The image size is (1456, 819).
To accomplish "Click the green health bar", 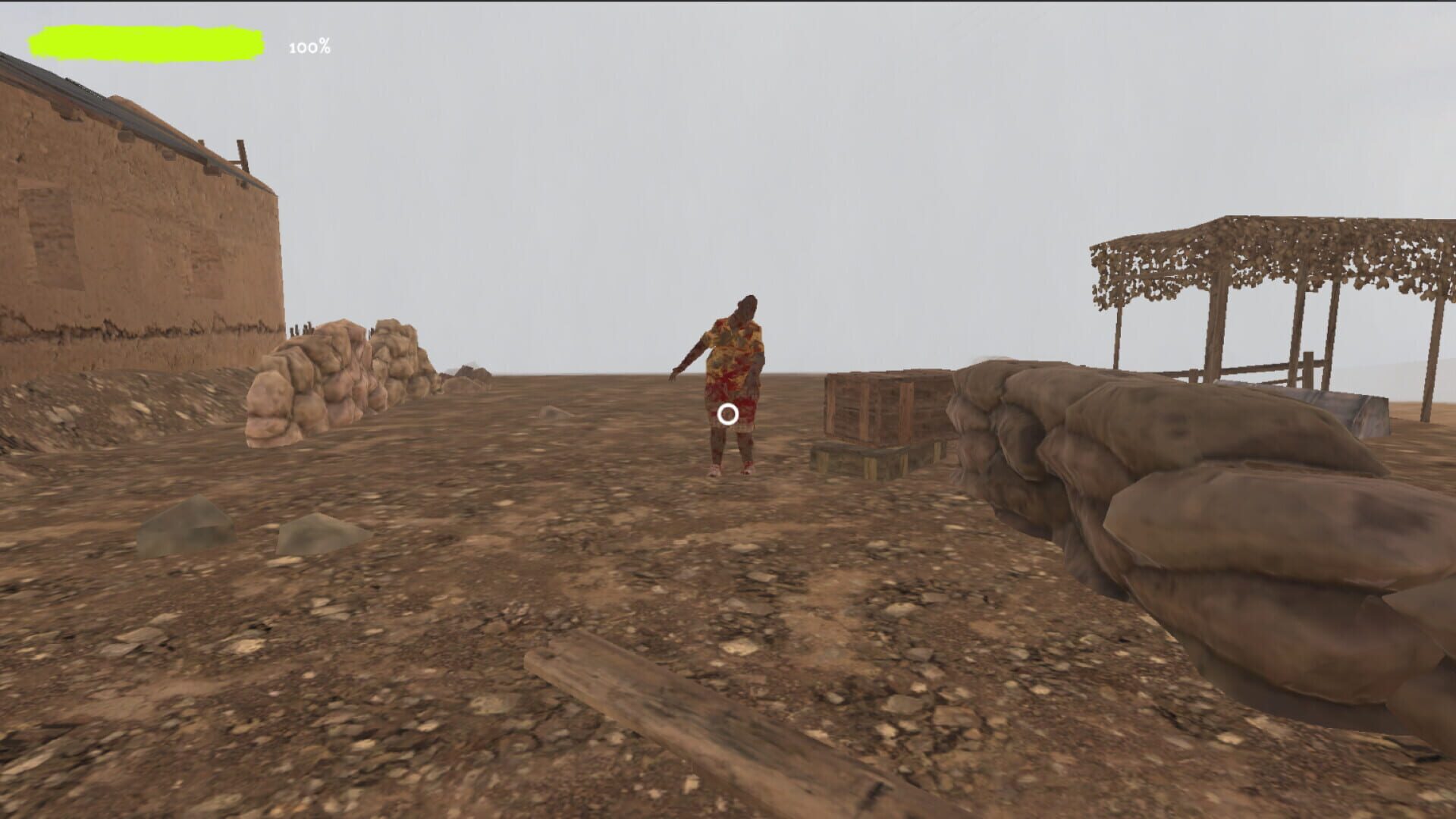I will (148, 42).
